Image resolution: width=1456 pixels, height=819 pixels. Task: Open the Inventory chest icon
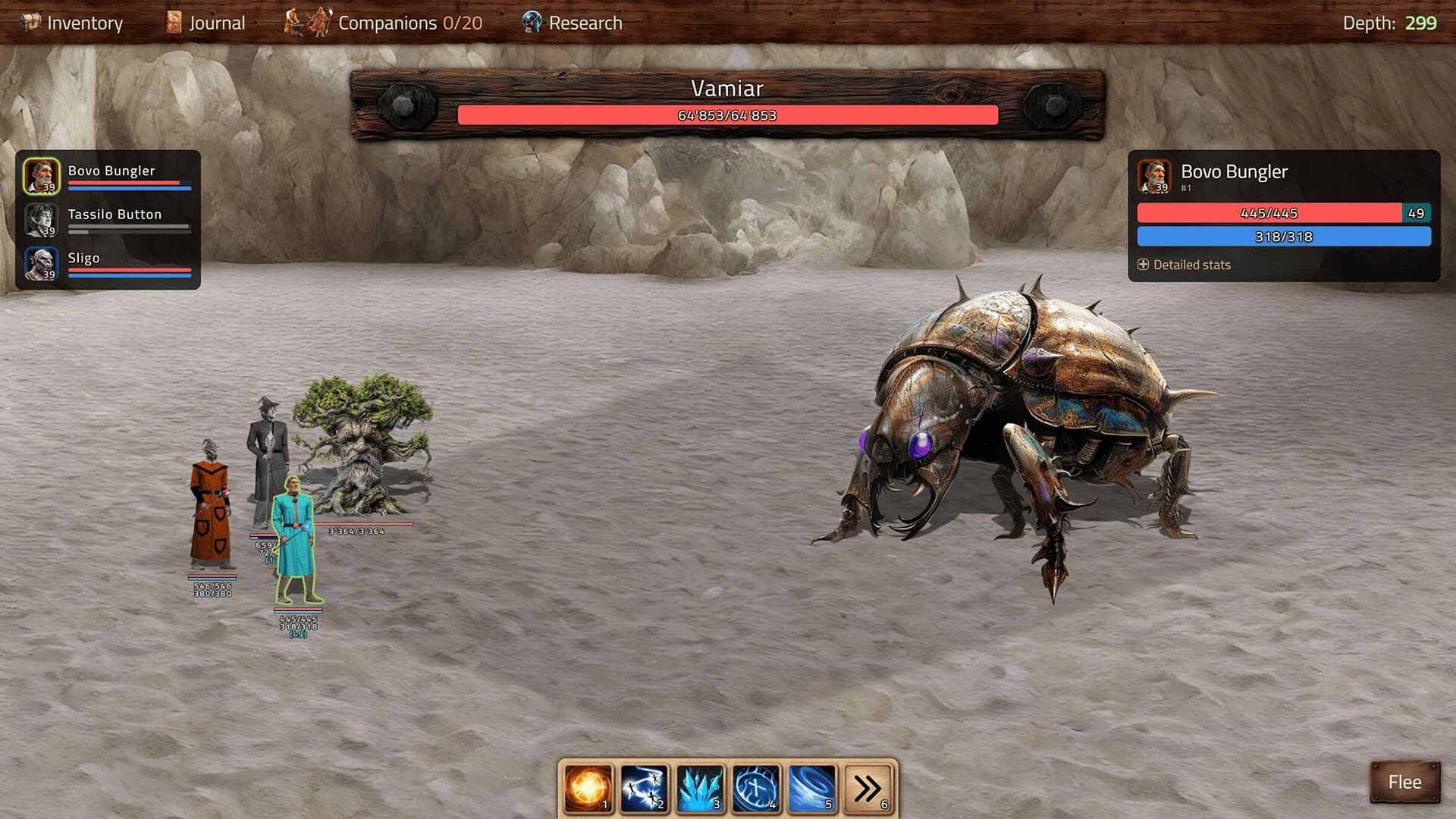point(29,22)
